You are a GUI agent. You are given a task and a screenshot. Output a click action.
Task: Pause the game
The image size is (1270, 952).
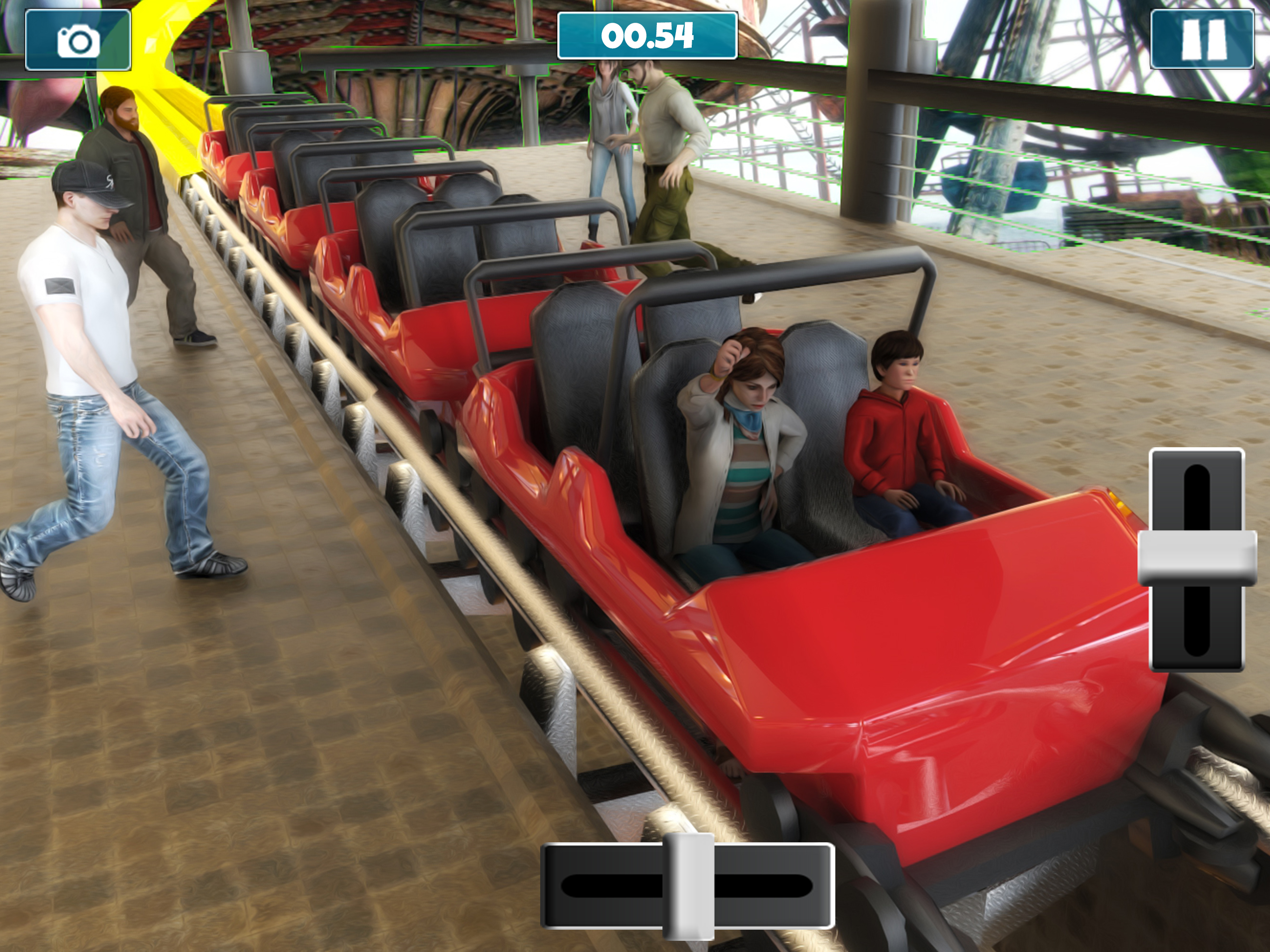coord(1202,40)
